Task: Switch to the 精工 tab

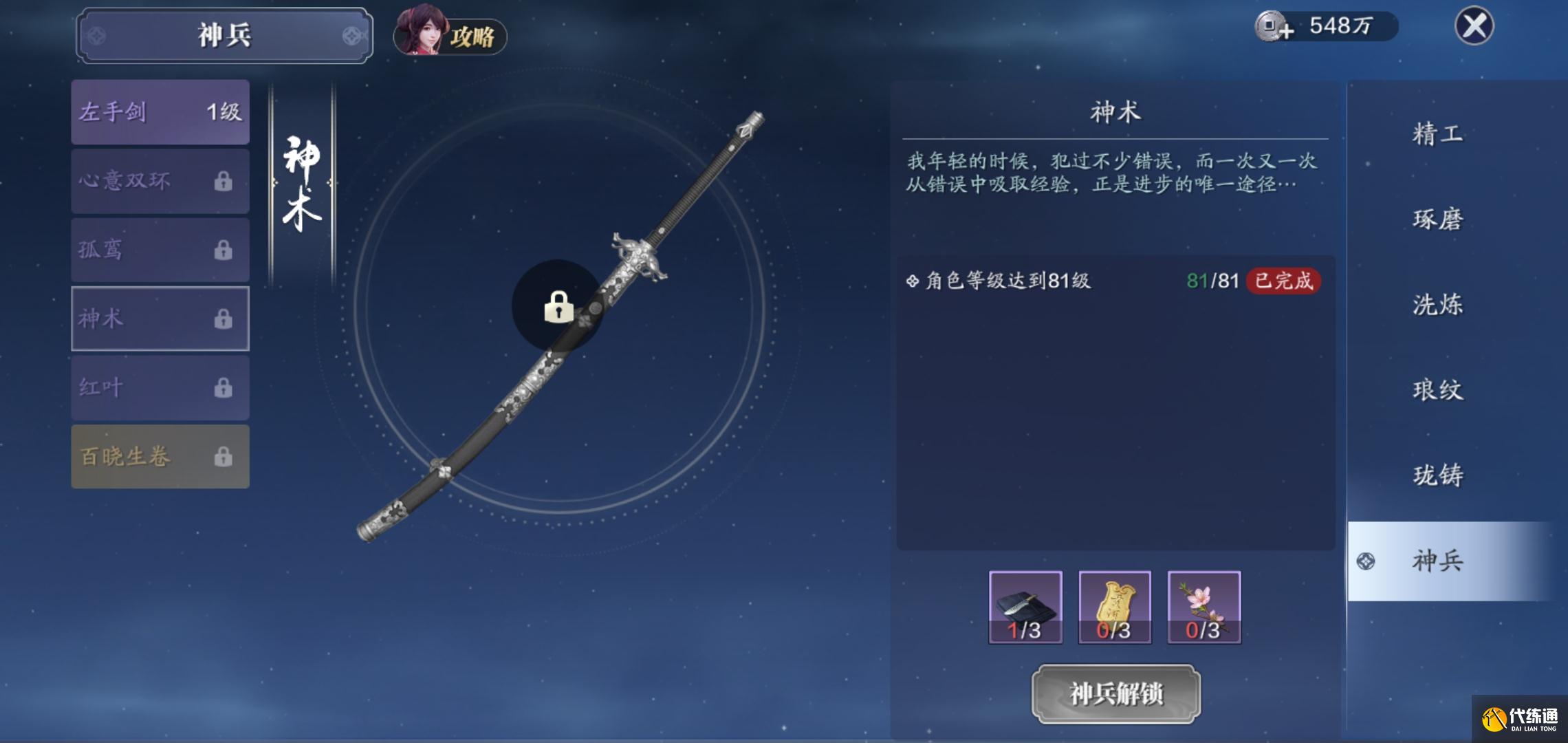Action: (1437, 133)
